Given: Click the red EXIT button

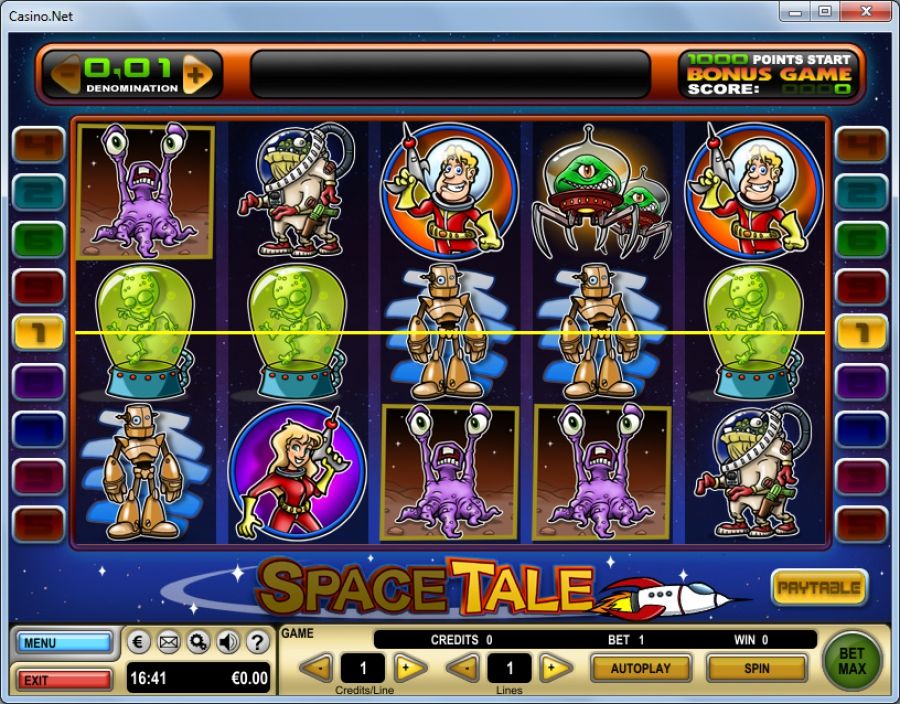Looking at the screenshot, I should [64, 680].
